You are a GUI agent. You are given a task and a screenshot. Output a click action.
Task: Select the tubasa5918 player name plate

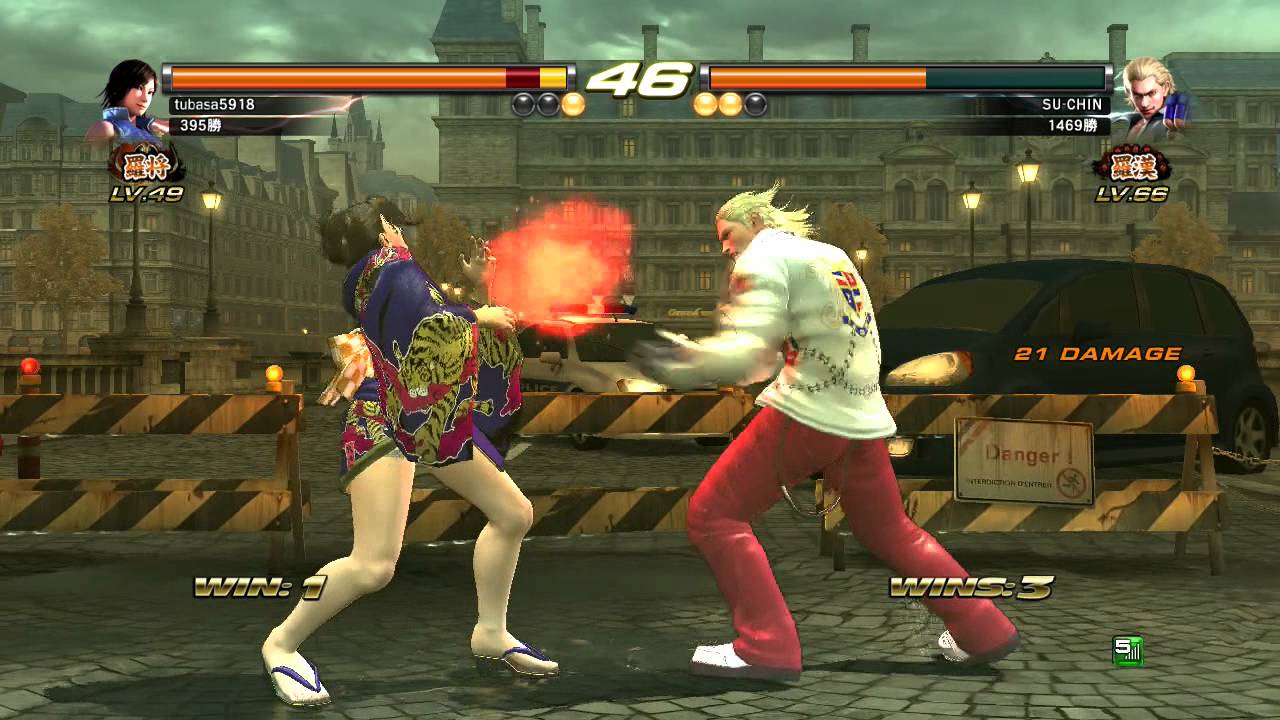point(215,104)
